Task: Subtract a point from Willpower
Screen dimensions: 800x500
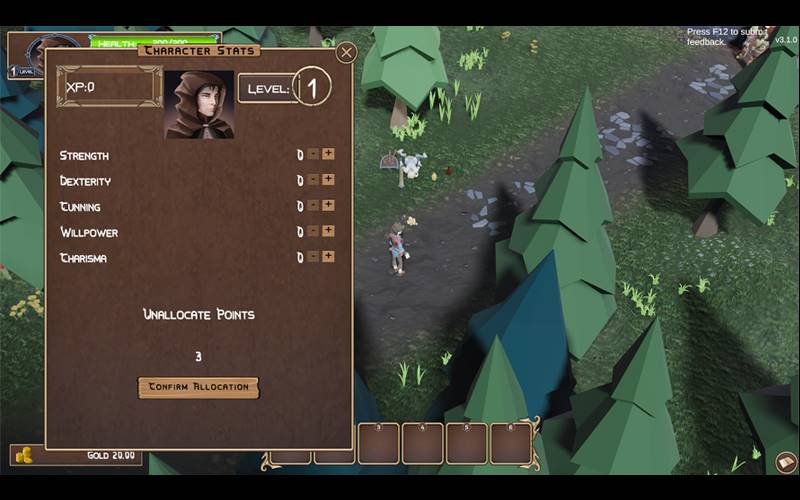Action: pyautogui.click(x=313, y=231)
